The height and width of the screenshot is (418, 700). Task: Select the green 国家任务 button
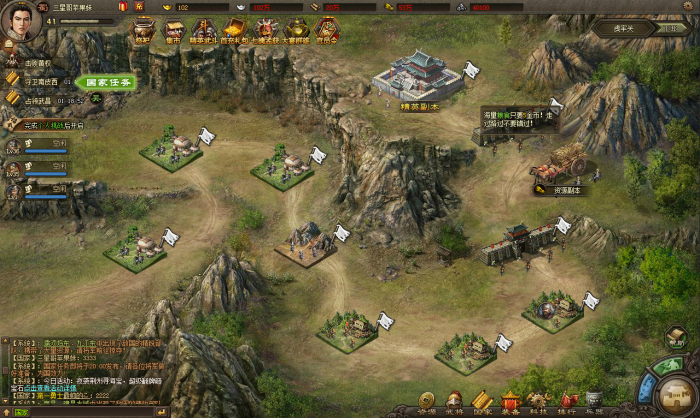pos(104,83)
